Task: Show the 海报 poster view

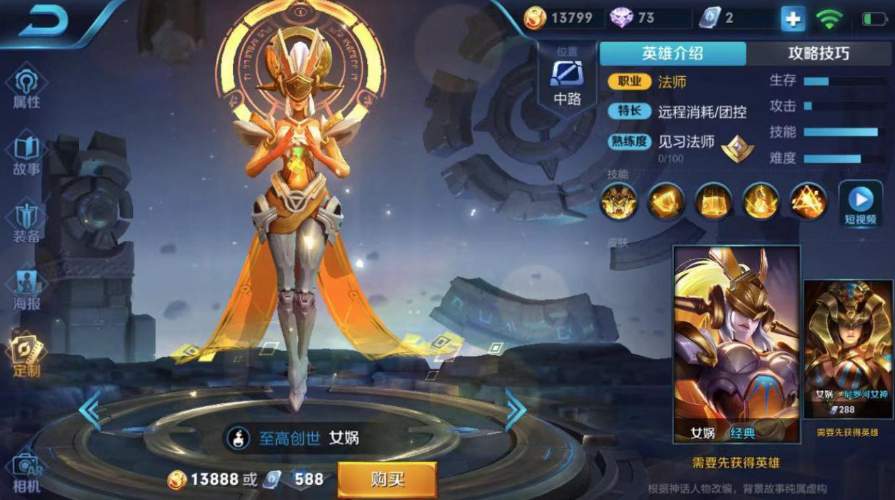Action: pos(27,288)
